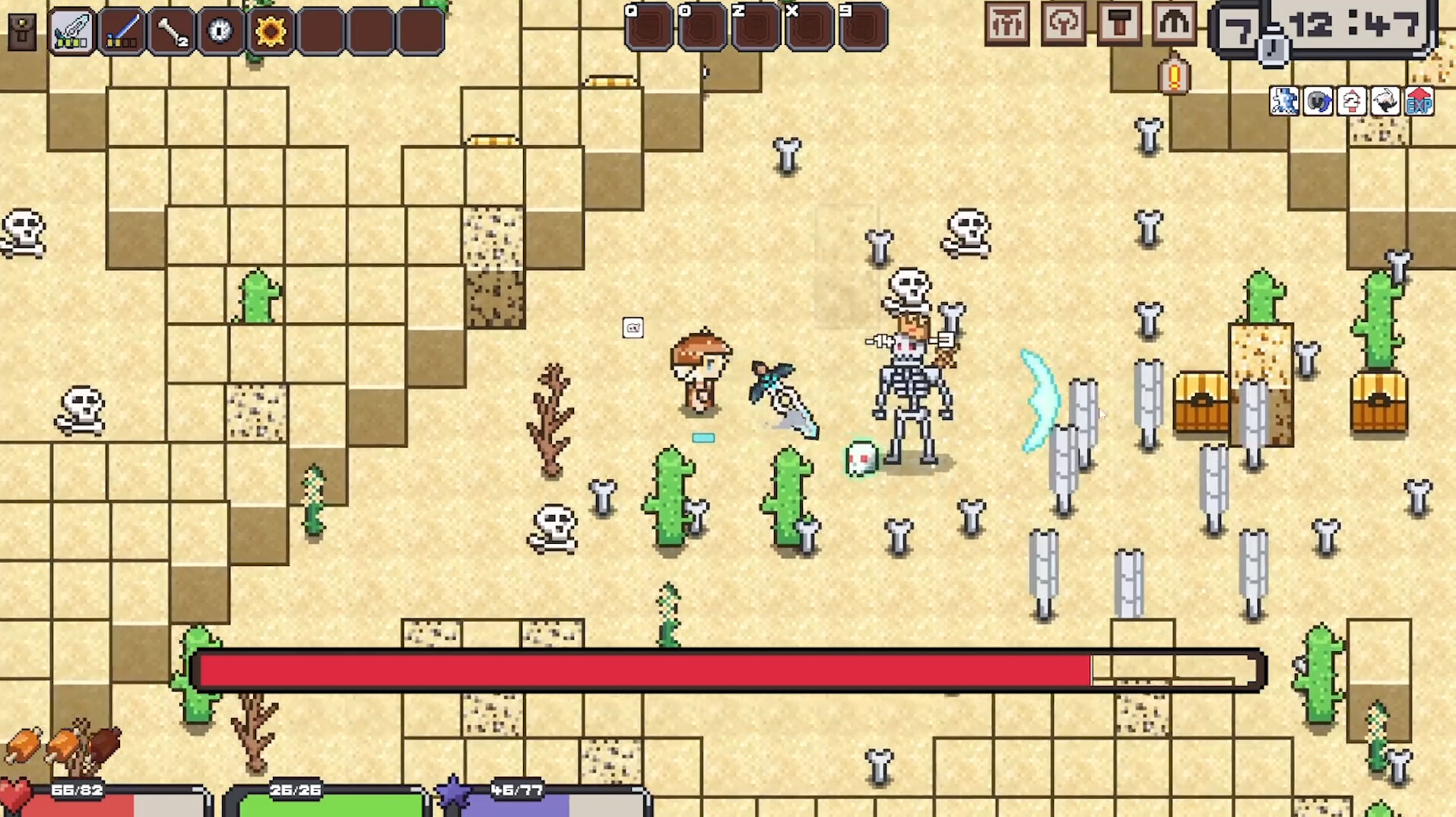
Task: Toggle the rabbit buff status icon
Action: [x=1384, y=101]
